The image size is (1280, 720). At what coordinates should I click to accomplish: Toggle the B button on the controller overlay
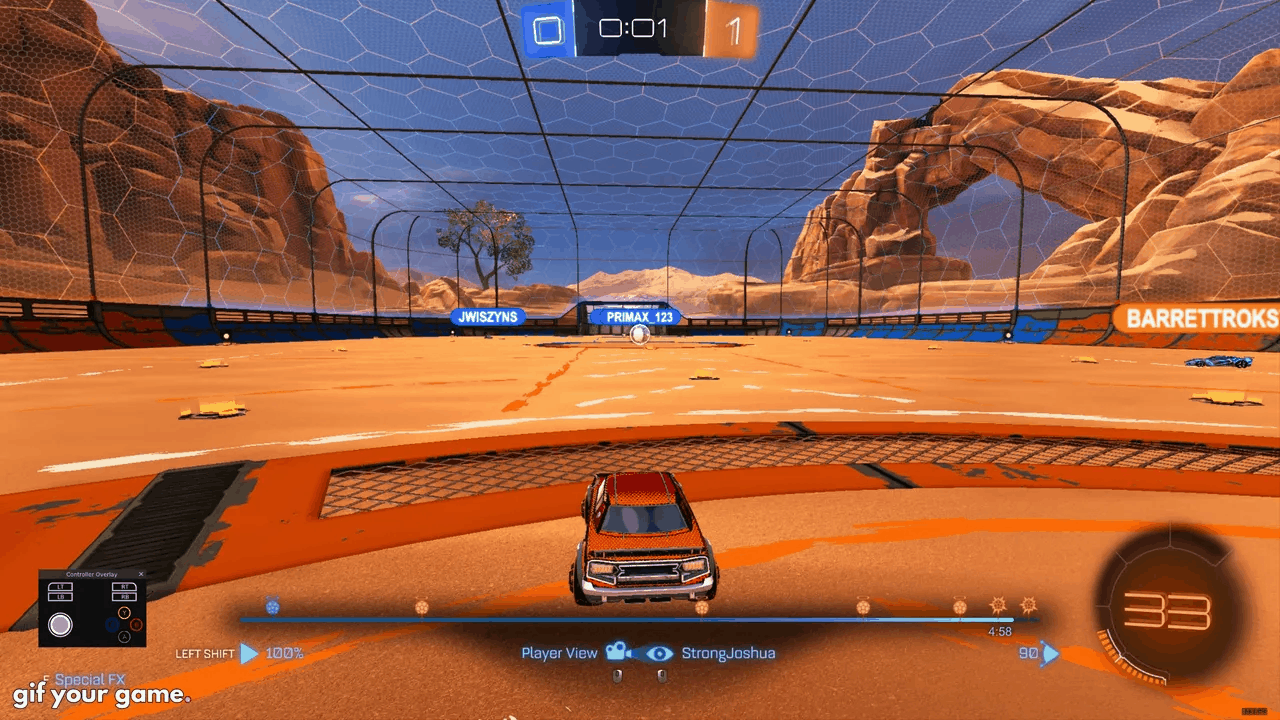[136, 625]
